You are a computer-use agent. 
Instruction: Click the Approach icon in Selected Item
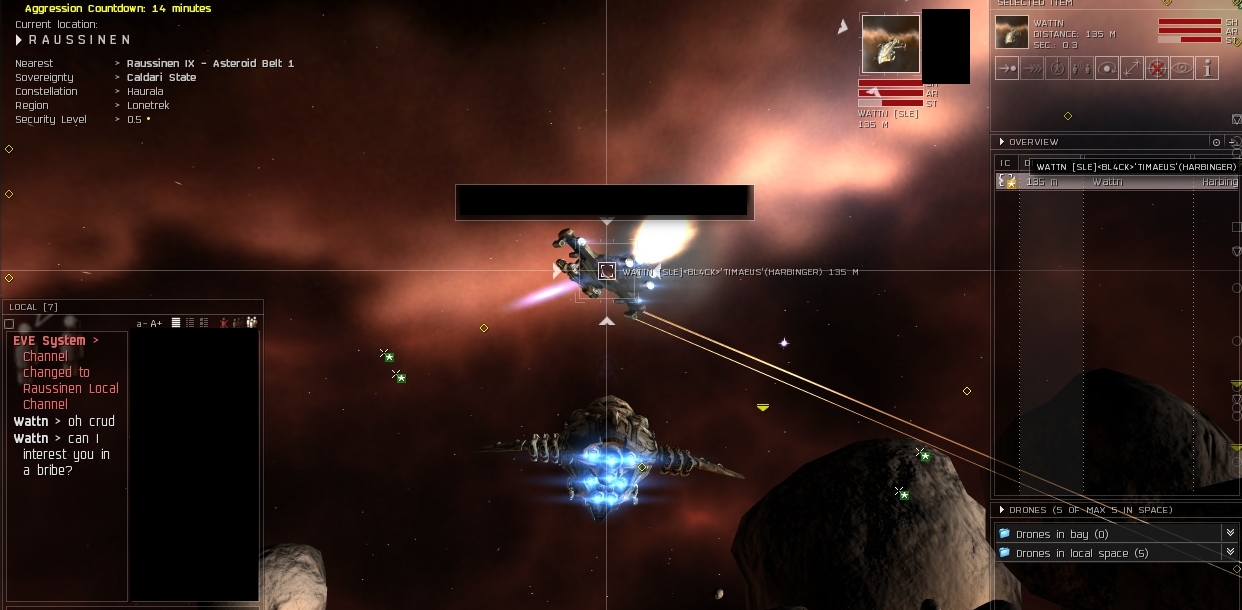(x=1007, y=69)
